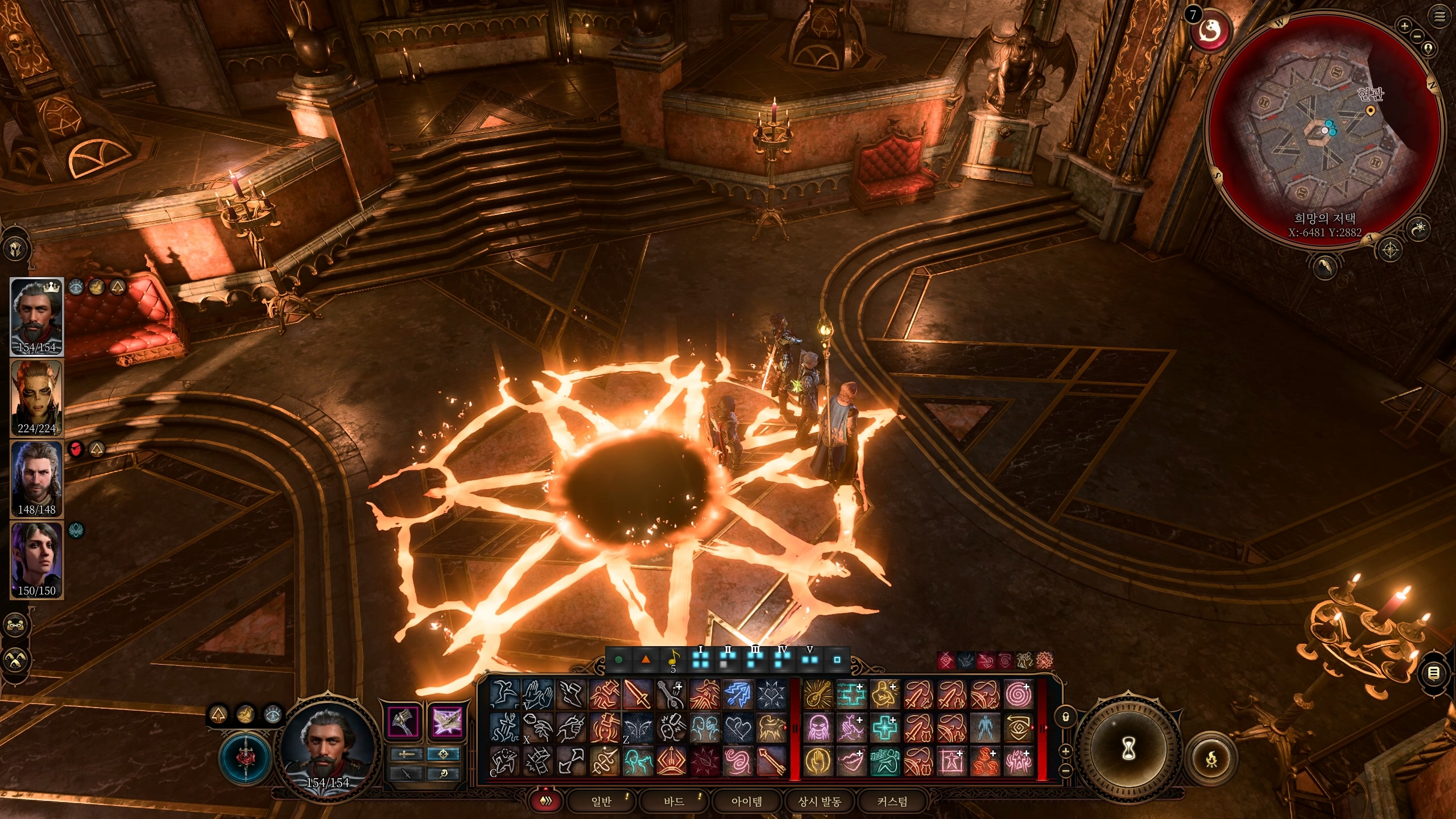Screen dimensions: 1456x819
Task: Activate the Jump ability icon
Action: (504, 694)
